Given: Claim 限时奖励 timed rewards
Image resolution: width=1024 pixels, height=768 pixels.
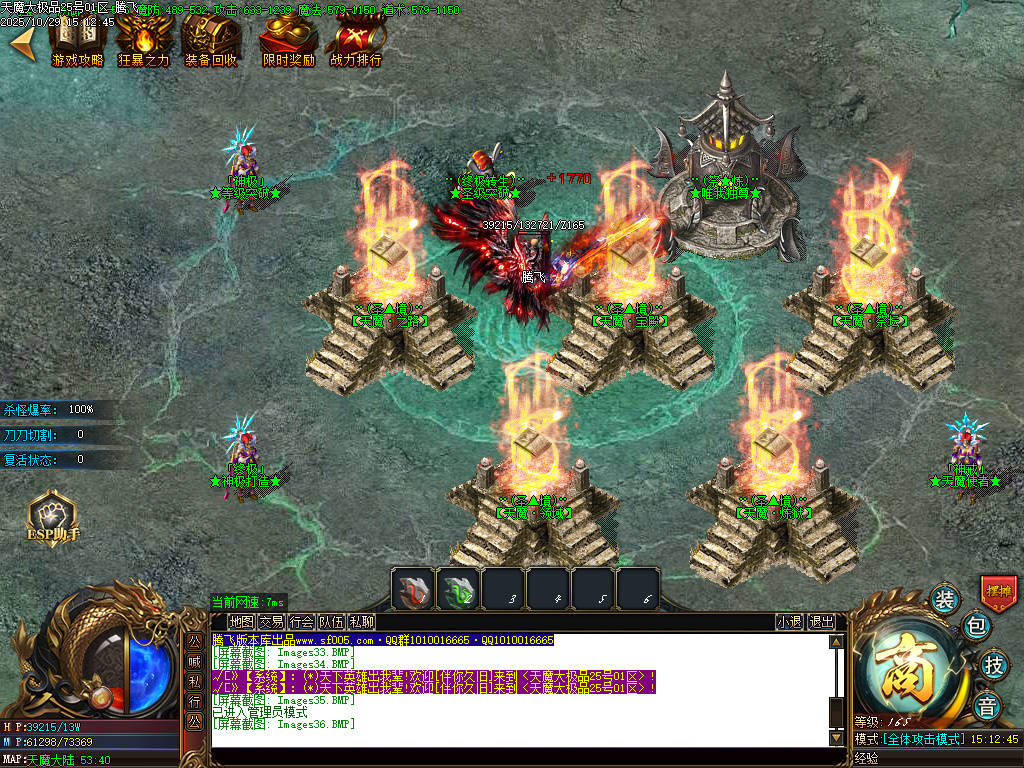Looking at the screenshot, I should click(288, 38).
